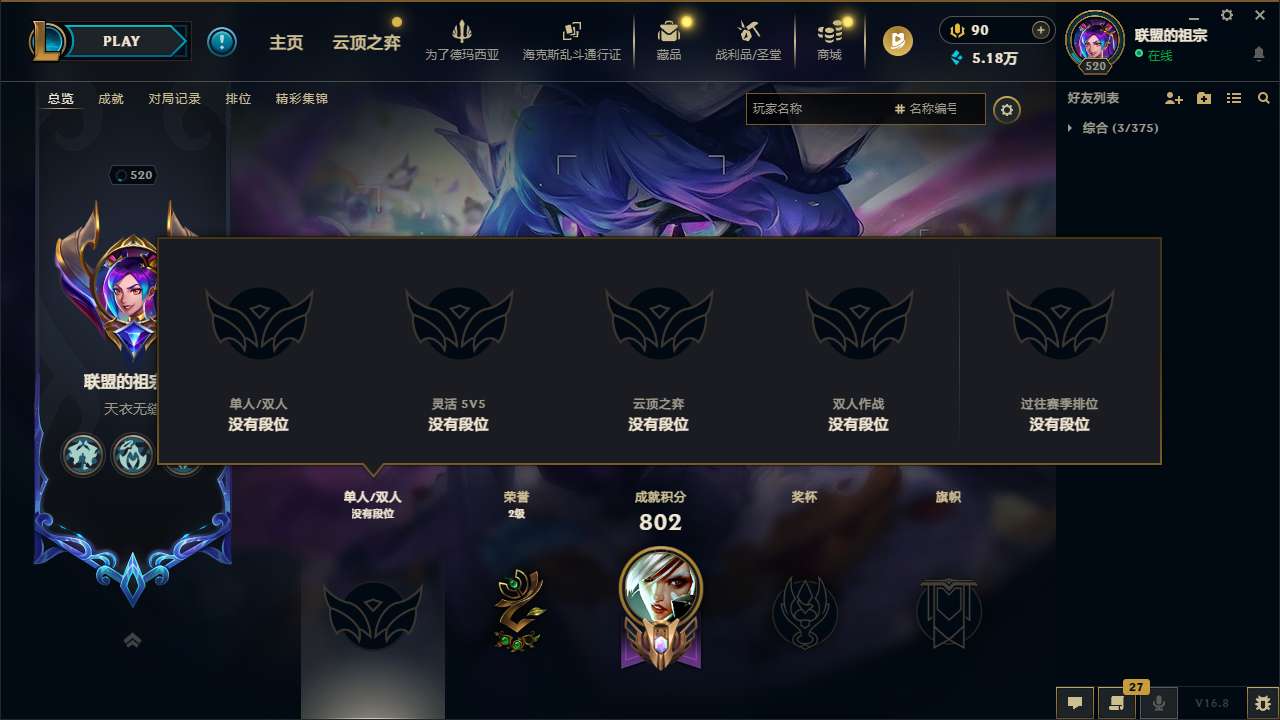Viewport: 1280px width, 720px height.
Task: Toggle the microphone mute in bottom bar
Action: click(1159, 703)
